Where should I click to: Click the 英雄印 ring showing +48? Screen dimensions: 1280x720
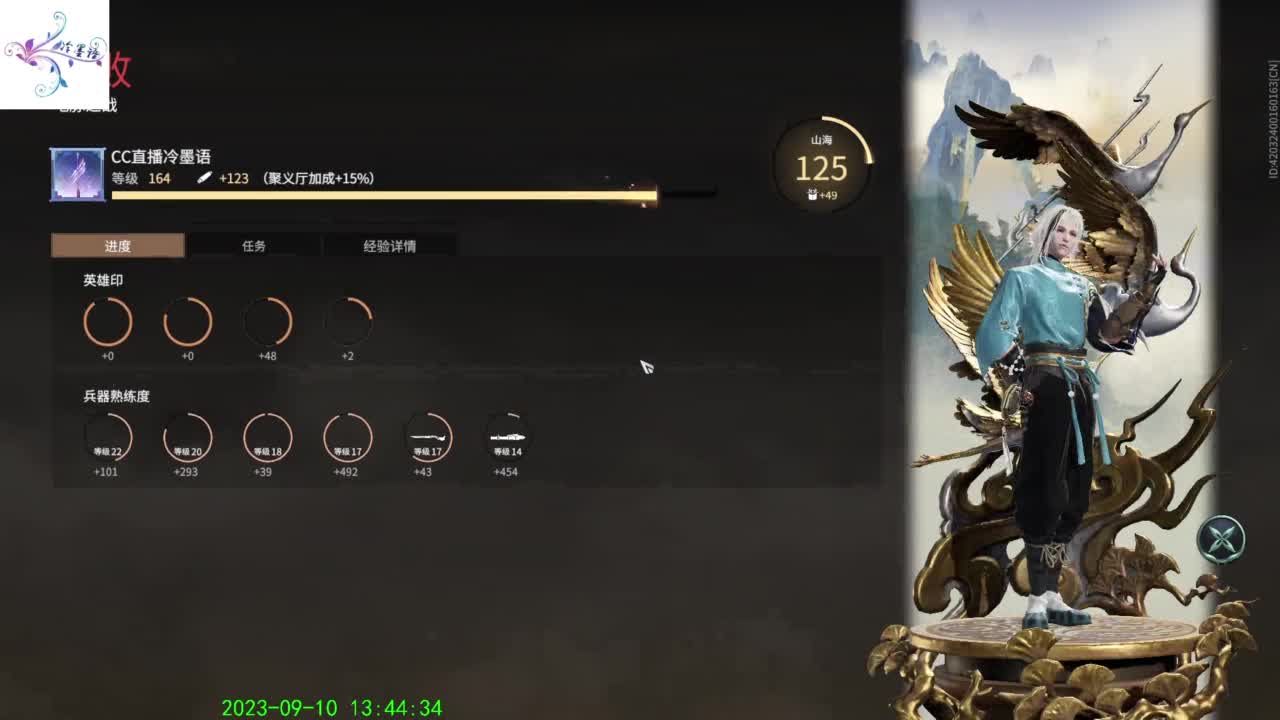(x=267, y=321)
